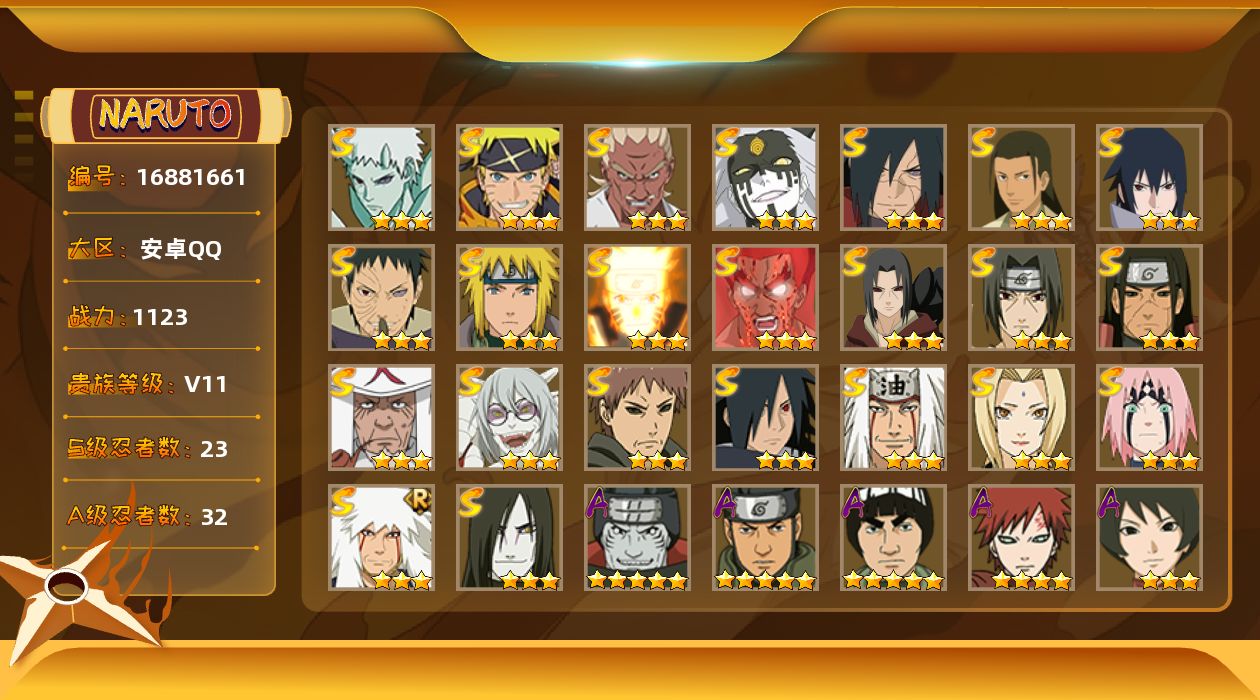Select the pink-haired Sakura card
Image resolution: width=1260 pixels, height=700 pixels.
coord(1150,417)
